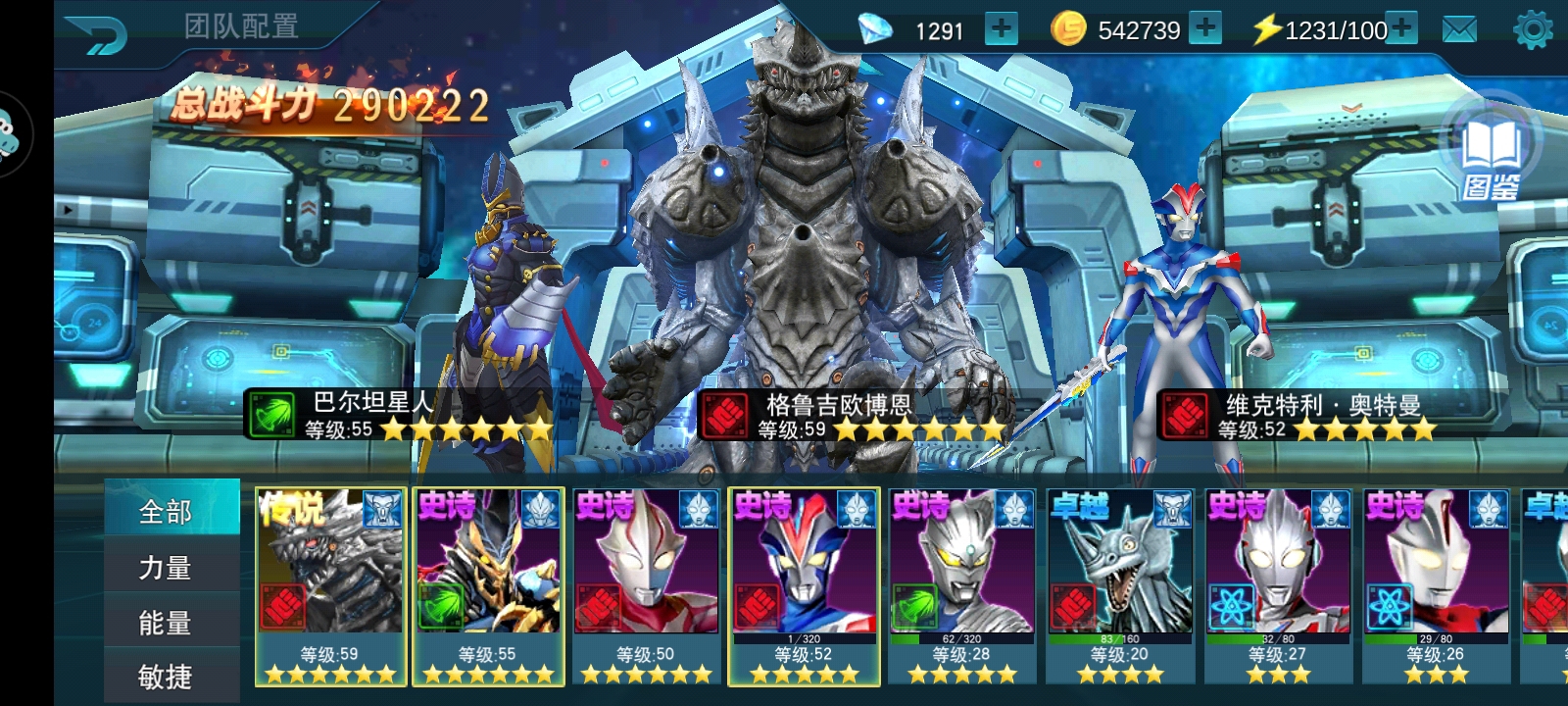Open the settings gear
Viewport: 1568px width, 706px height.
pyautogui.click(x=1533, y=29)
